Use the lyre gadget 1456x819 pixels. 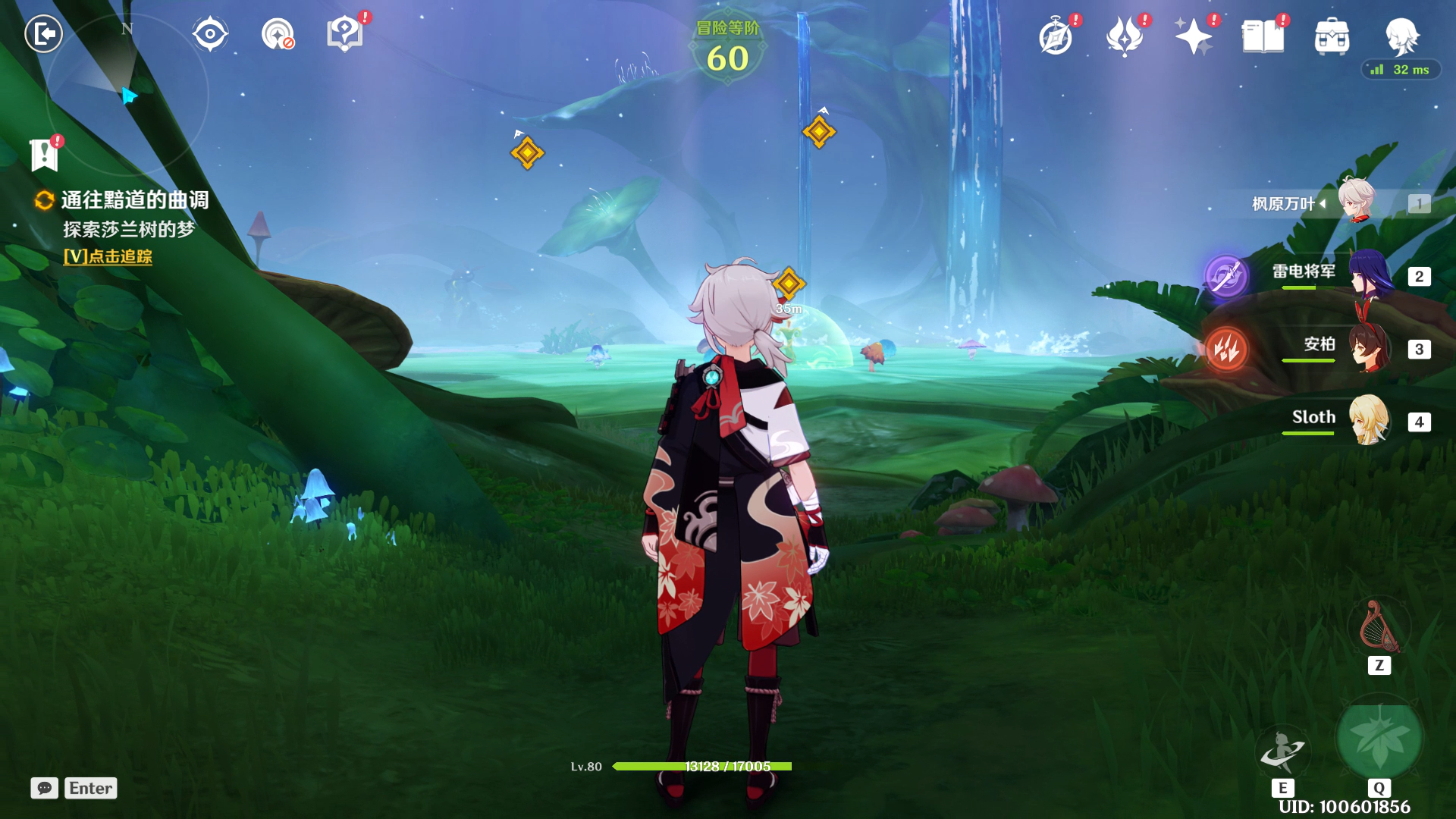tap(1379, 628)
